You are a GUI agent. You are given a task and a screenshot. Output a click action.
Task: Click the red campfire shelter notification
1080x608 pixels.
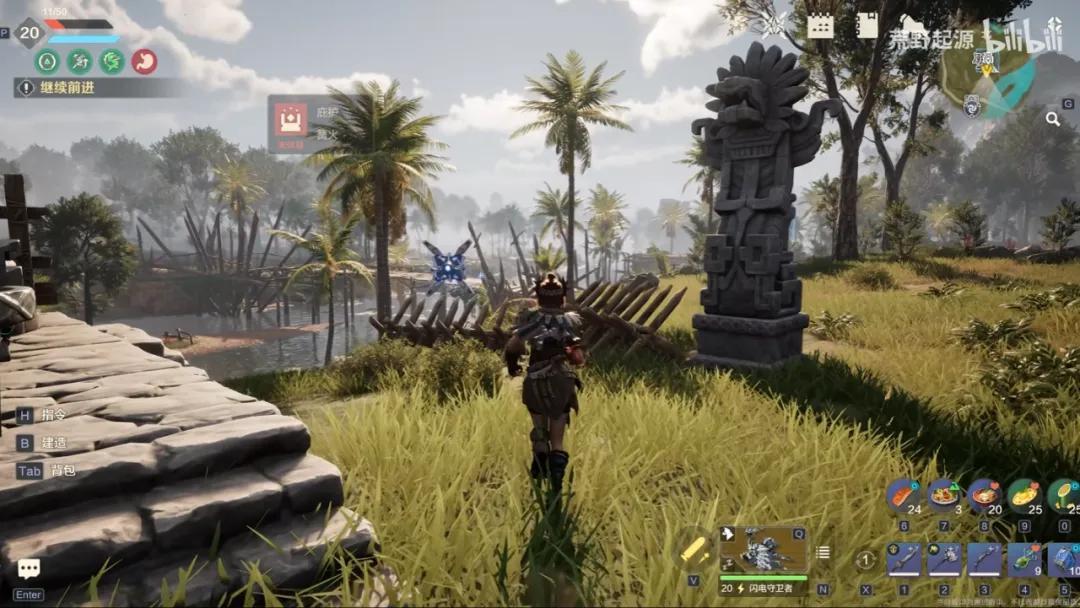pyautogui.click(x=291, y=120)
